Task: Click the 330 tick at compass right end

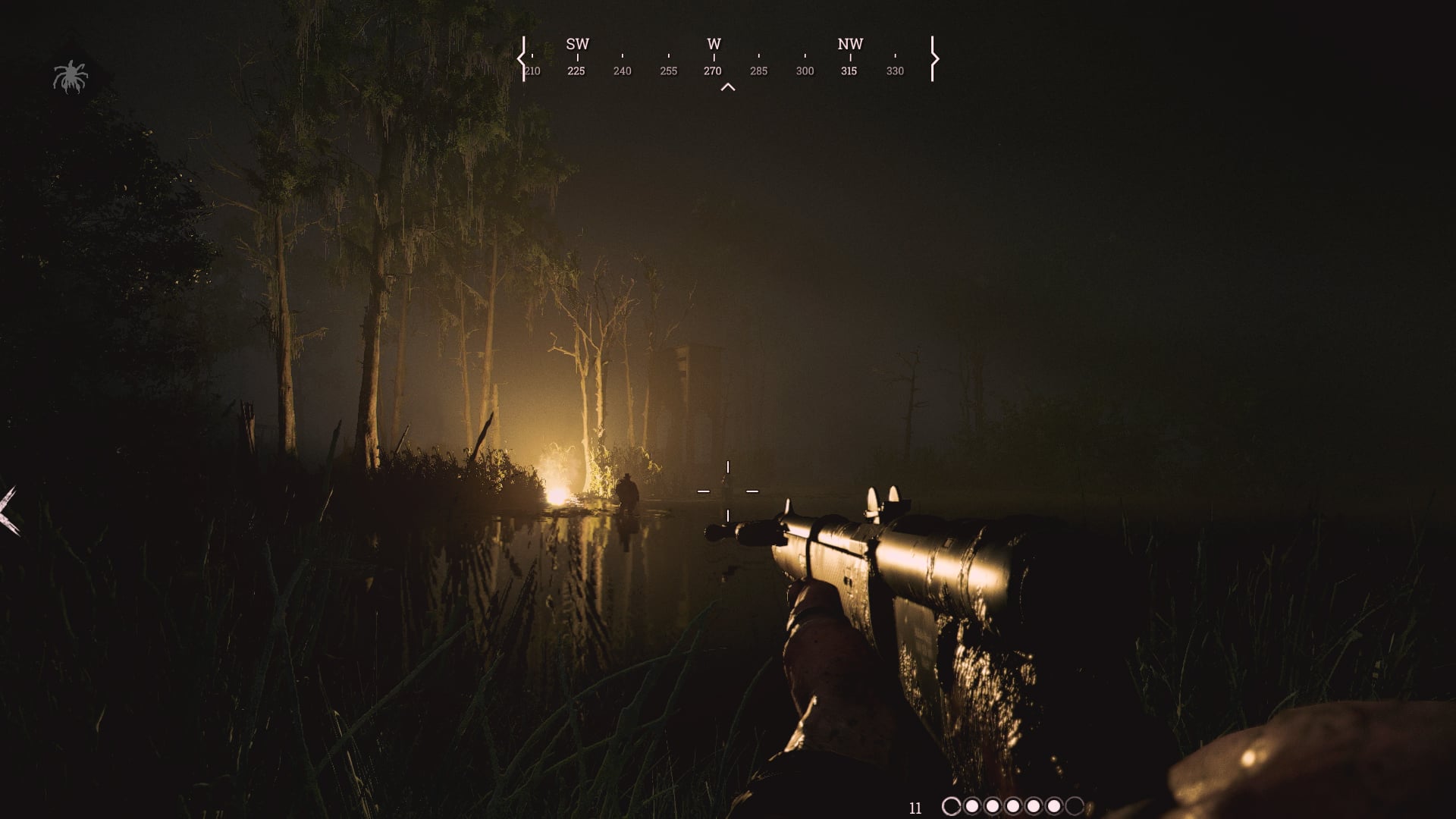Action: point(895,71)
